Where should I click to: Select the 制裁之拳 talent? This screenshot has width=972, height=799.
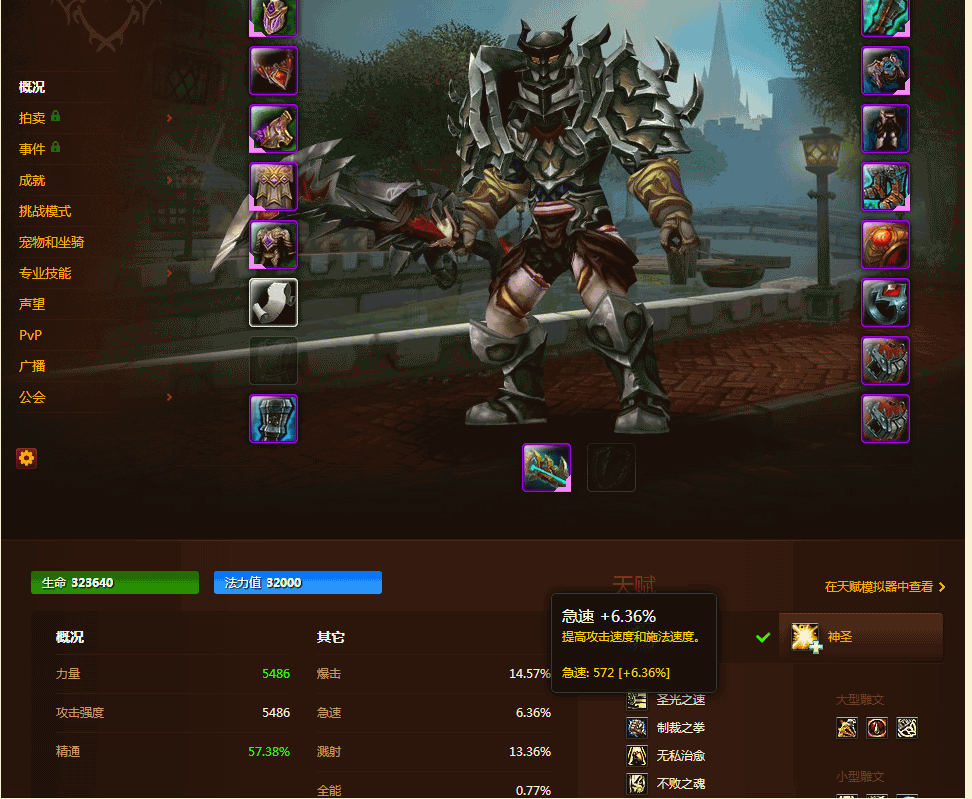(680, 727)
